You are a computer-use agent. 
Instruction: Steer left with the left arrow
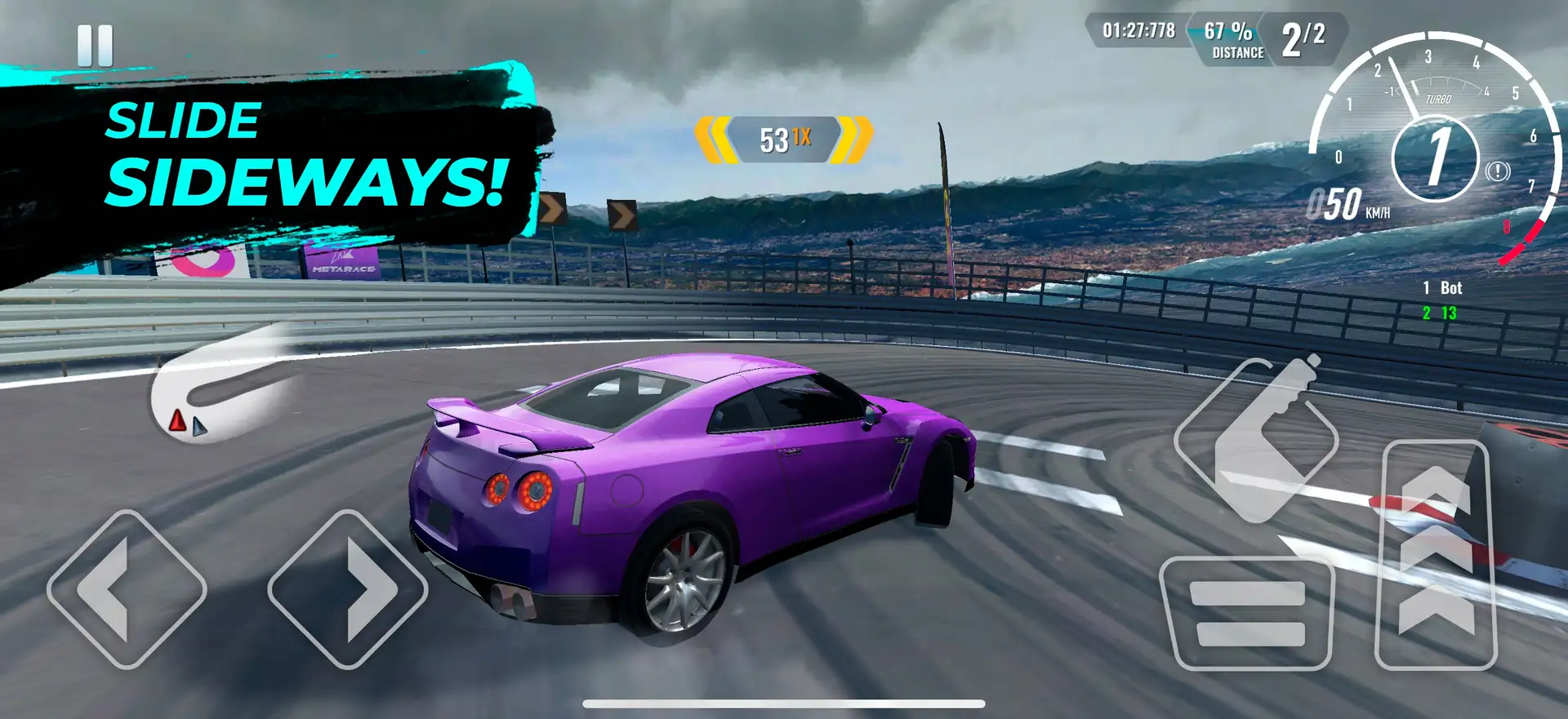(127, 589)
